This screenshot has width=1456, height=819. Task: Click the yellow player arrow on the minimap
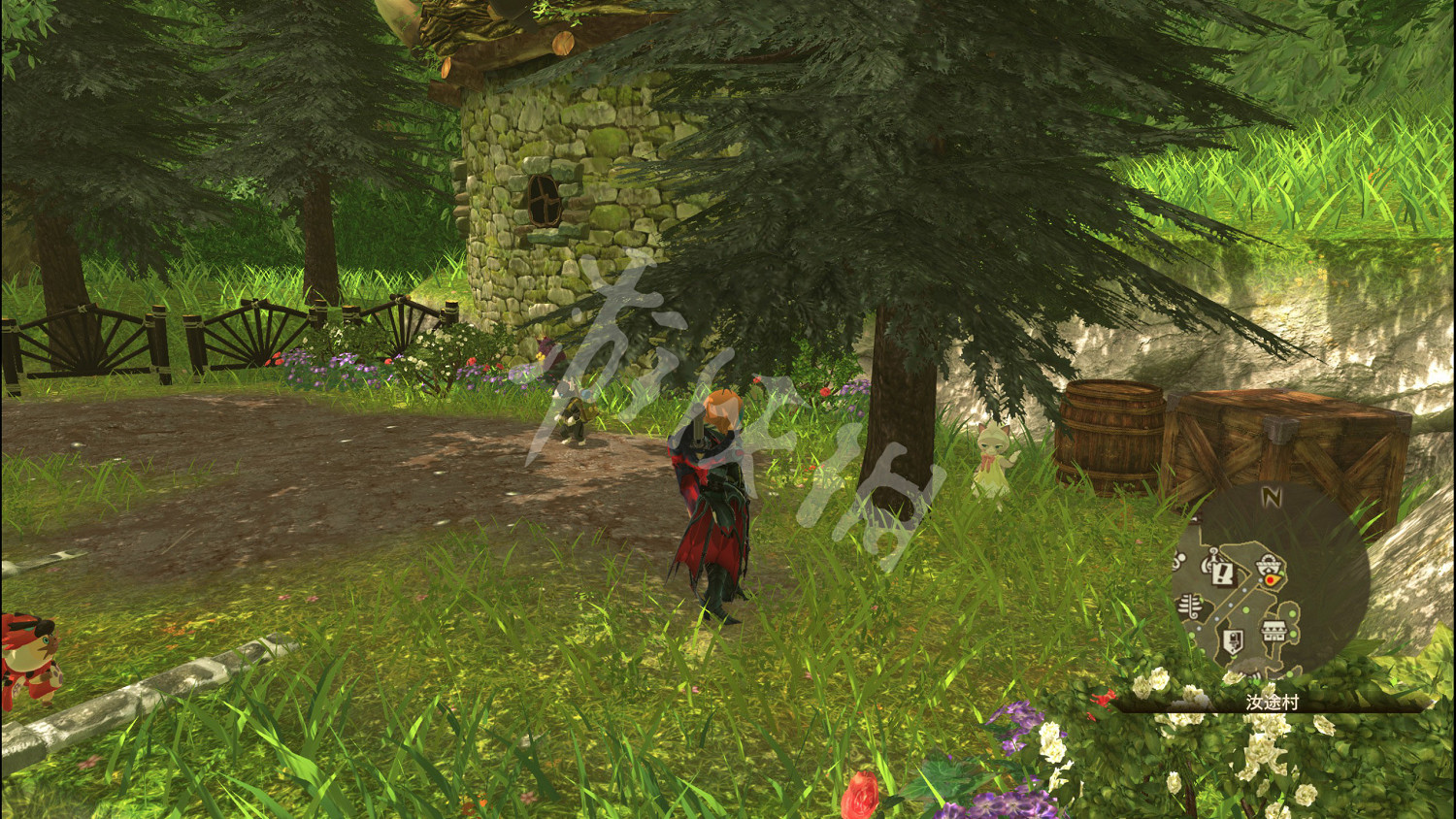tap(1272, 579)
